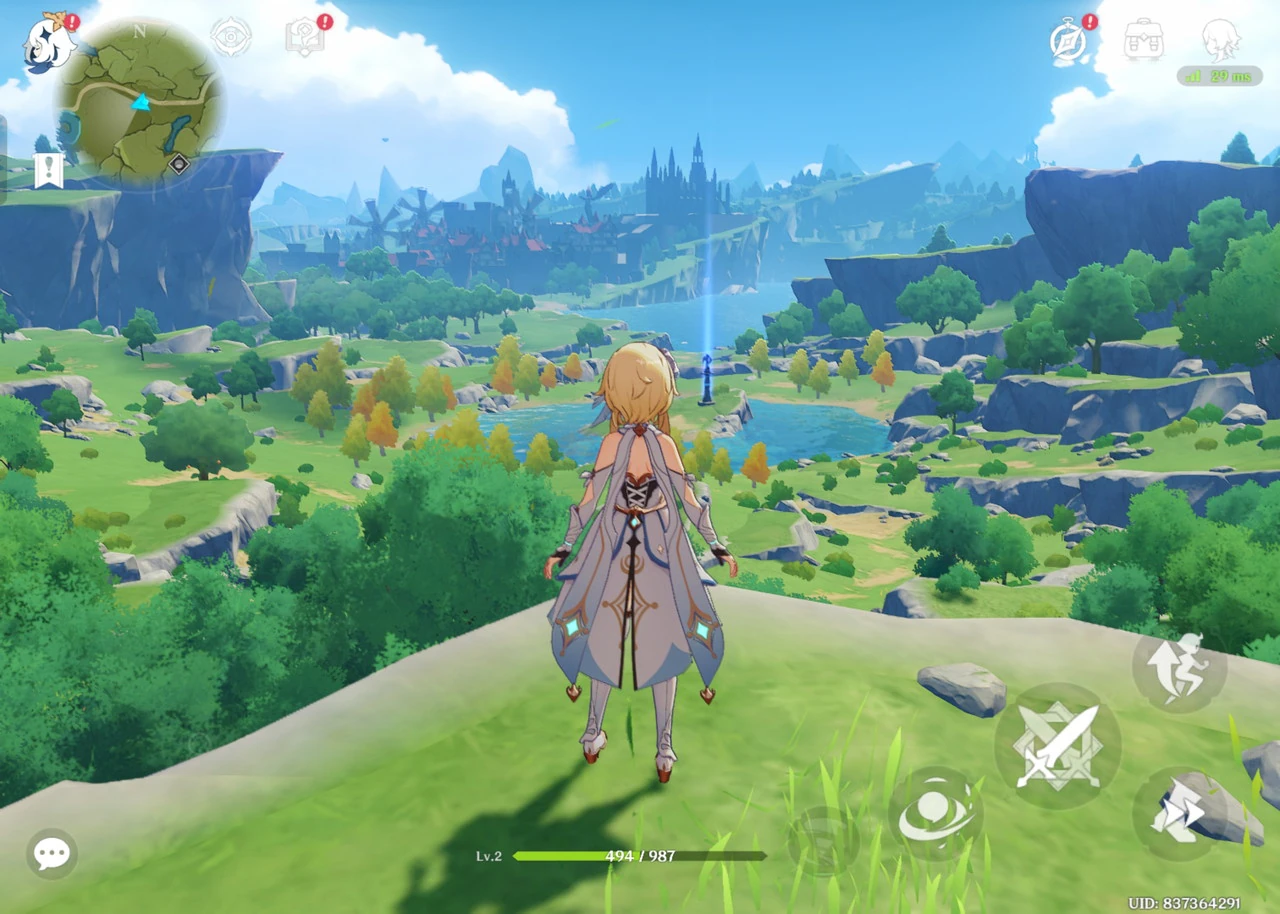Open the chat speech bubble
The image size is (1280, 914).
52,853
